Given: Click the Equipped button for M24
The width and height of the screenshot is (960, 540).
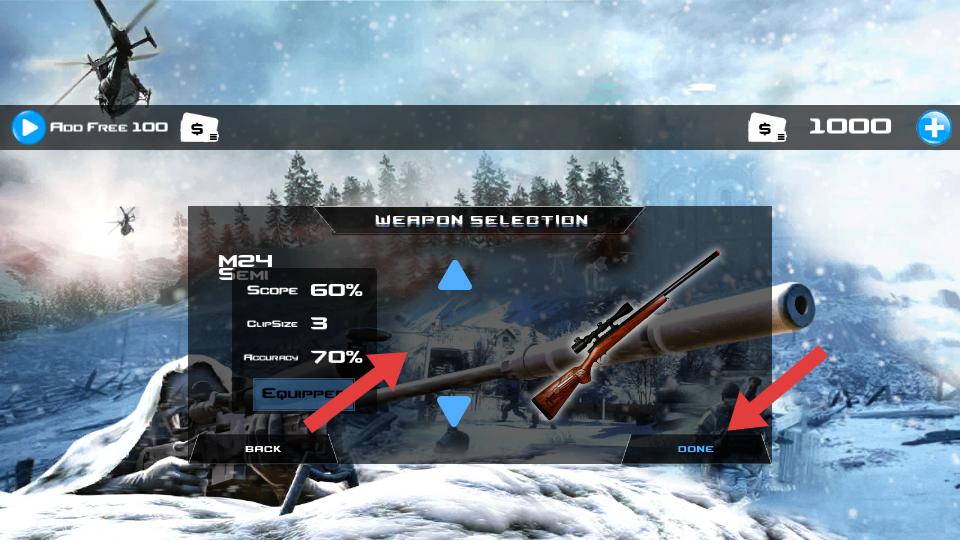Looking at the screenshot, I should click(303, 393).
